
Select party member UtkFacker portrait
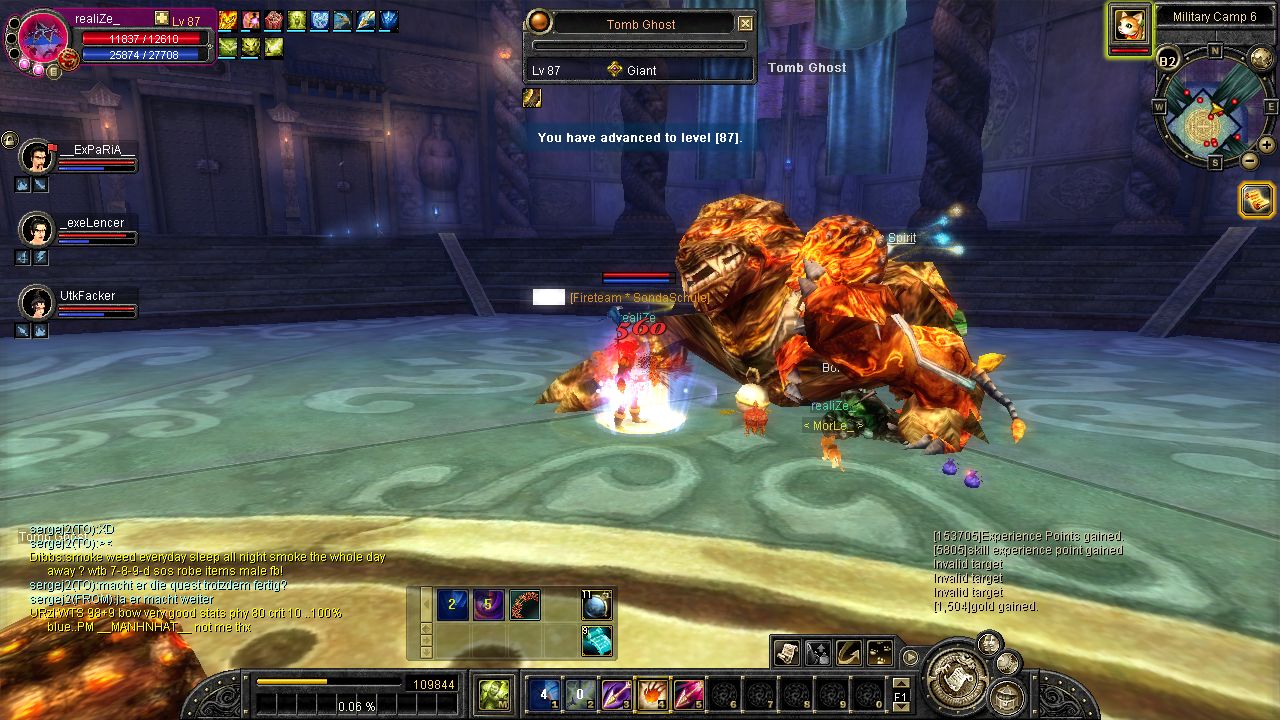click(x=38, y=301)
